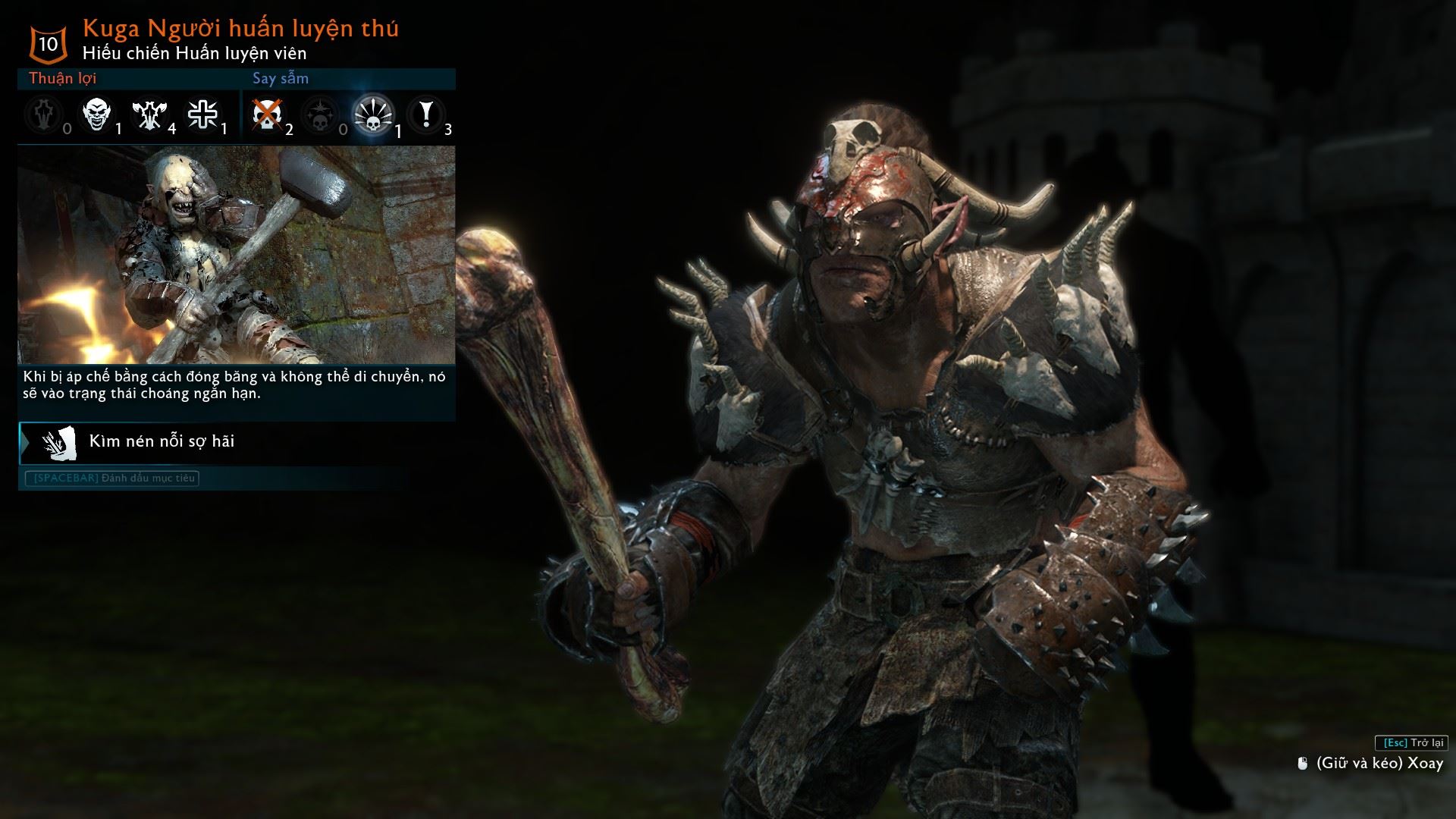The height and width of the screenshot is (819, 1456).
Task: Click the rank 10 banner emblem
Action: point(47,43)
